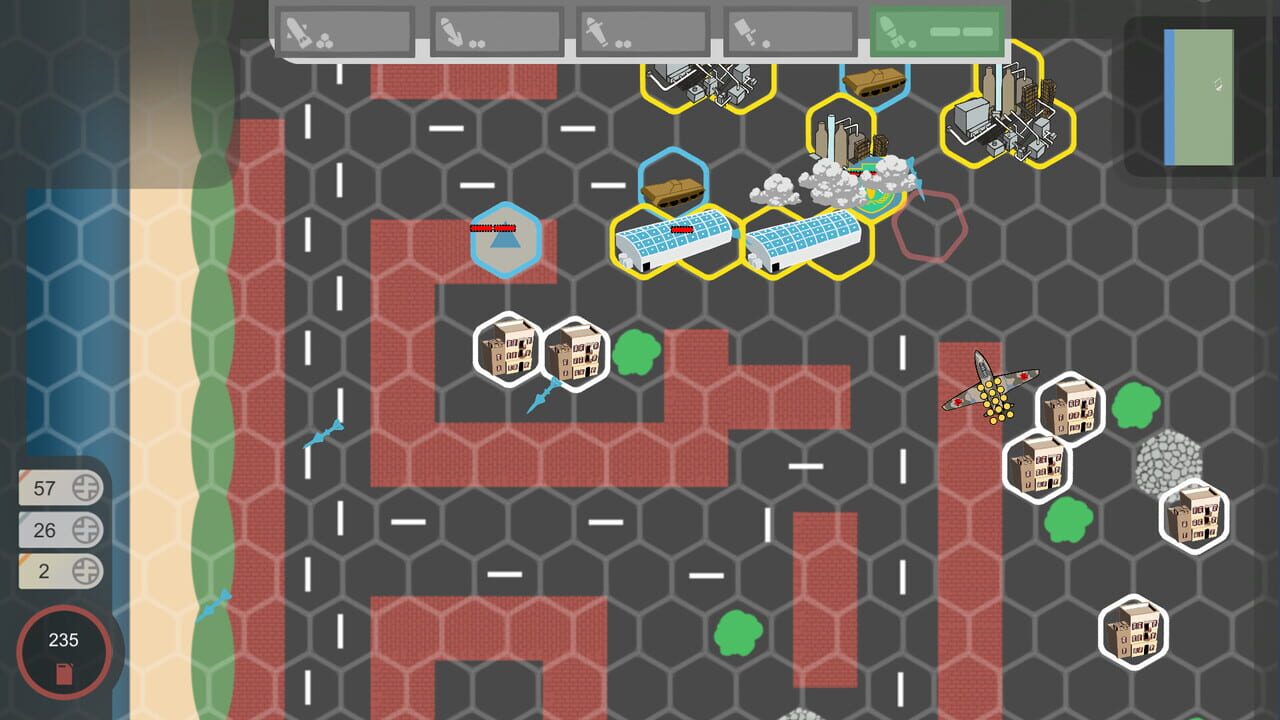Click the red-outlined target hex near the explosion
This screenshot has height=720, width=1280.
(928, 222)
